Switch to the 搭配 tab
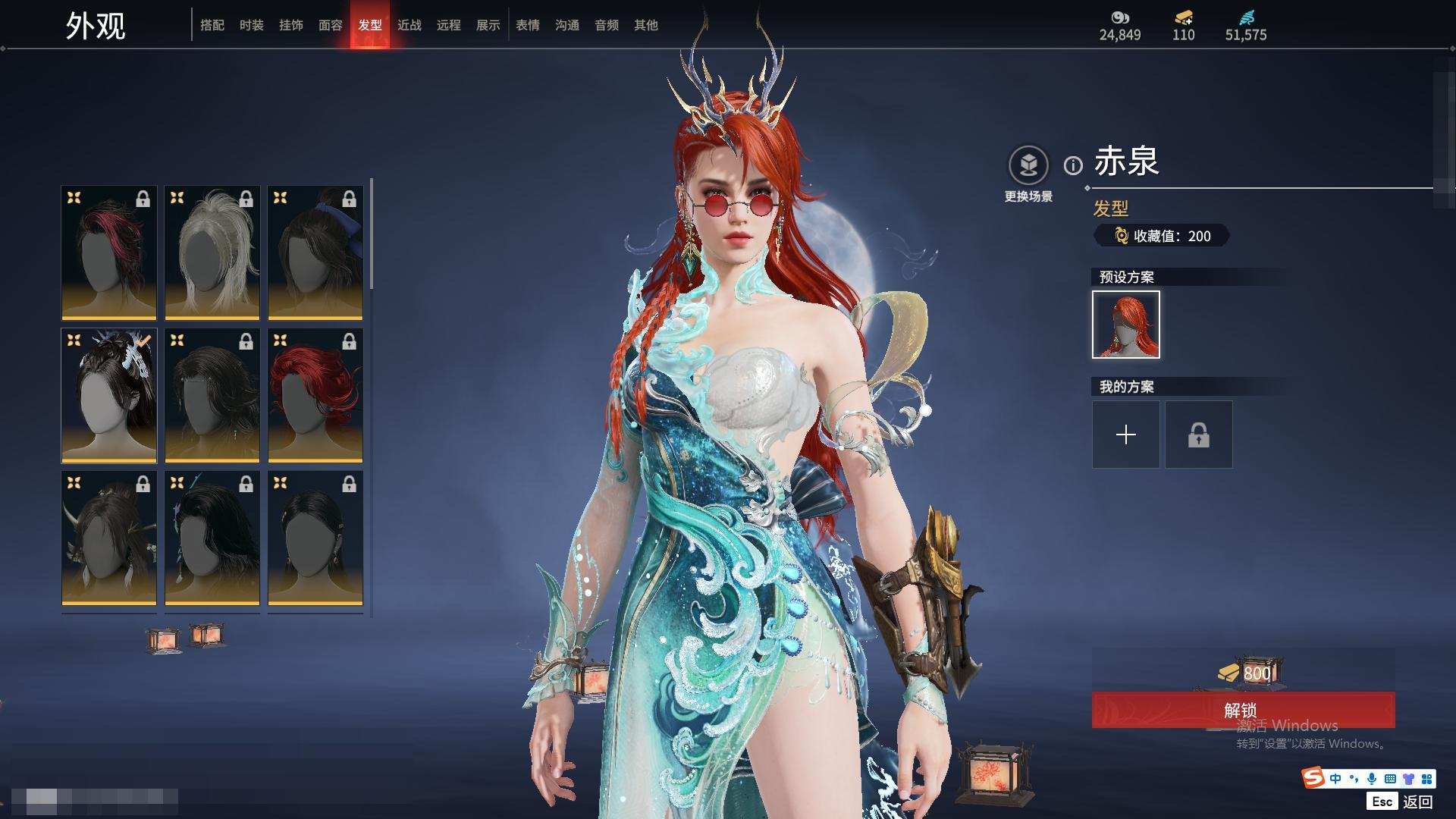 [212, 25]
